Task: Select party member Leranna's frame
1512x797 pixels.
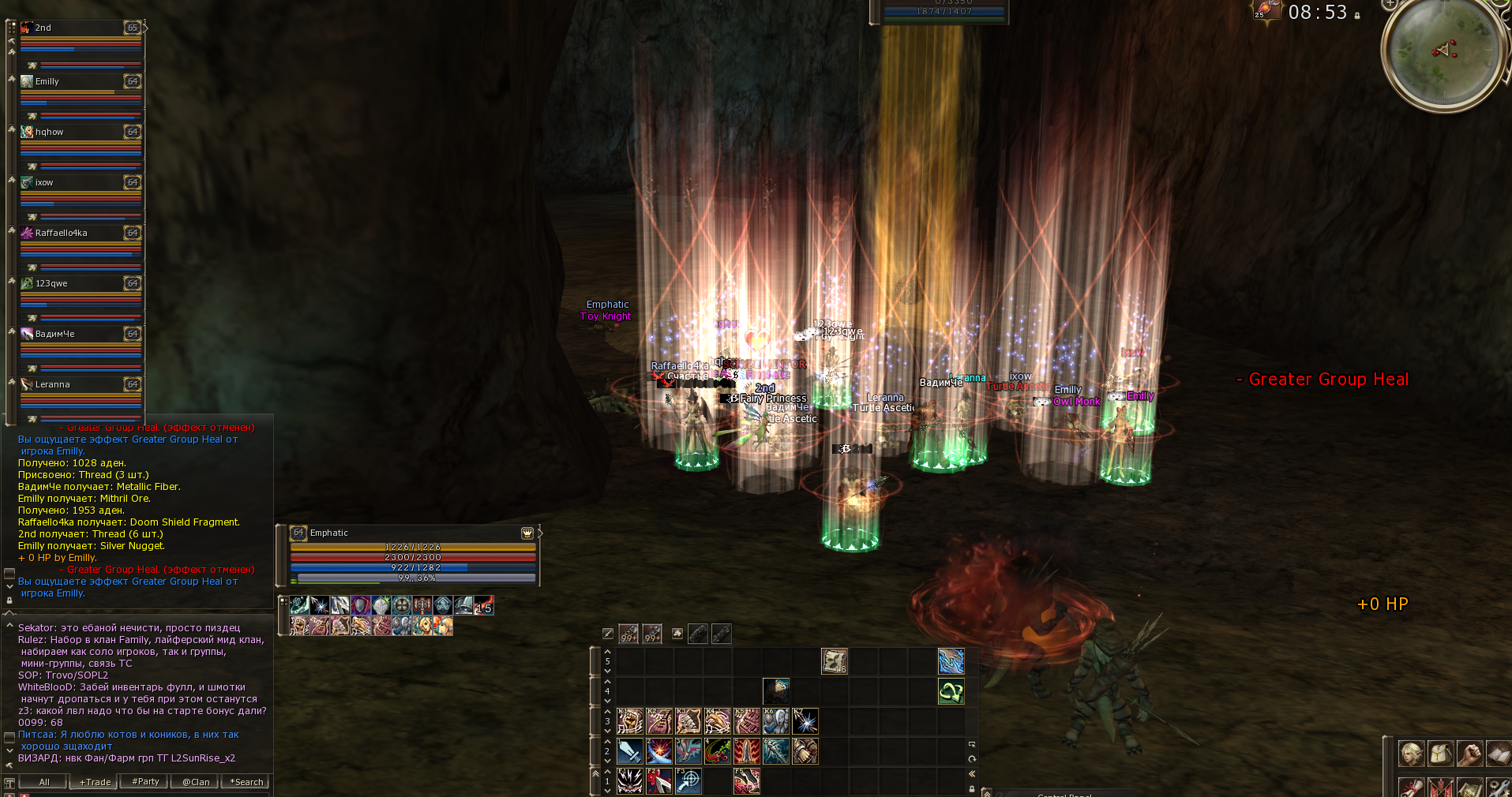Action: [81, 385]
